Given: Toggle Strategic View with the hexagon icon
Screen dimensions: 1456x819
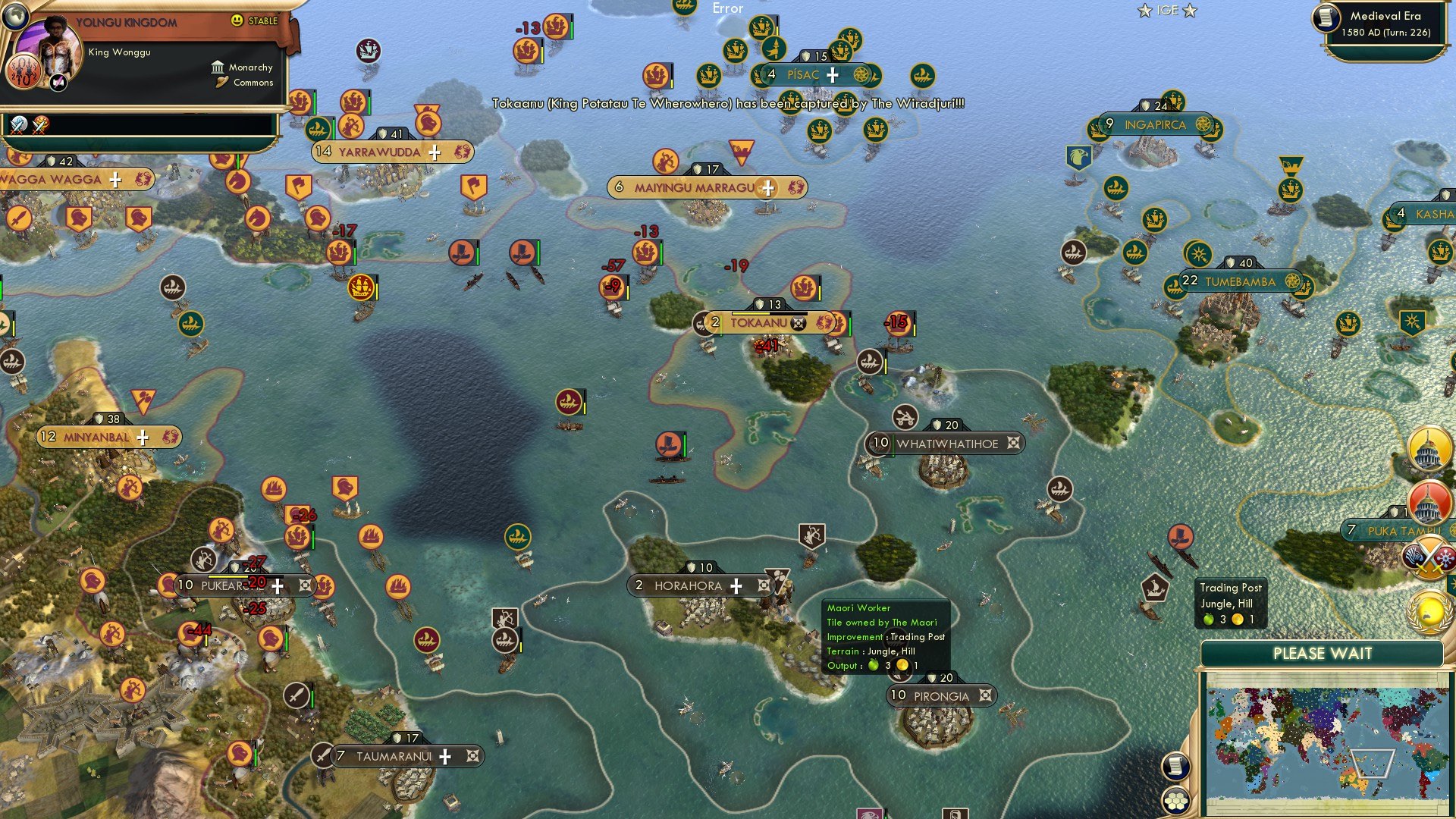Looking at the screenshot, I should coord(1175,799).
